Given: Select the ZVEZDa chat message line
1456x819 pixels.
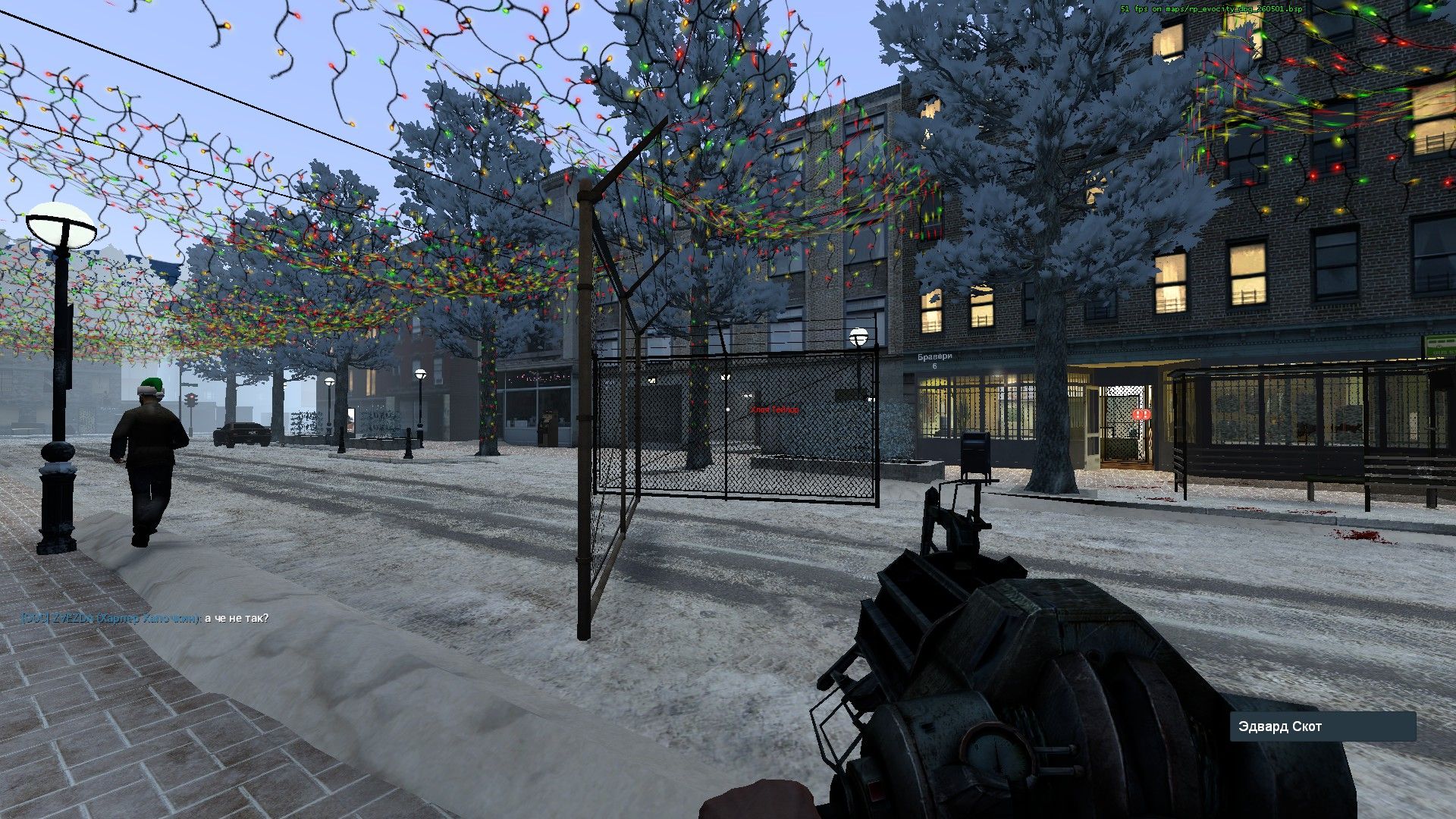Looking at the screenshot, I should 145,618.
